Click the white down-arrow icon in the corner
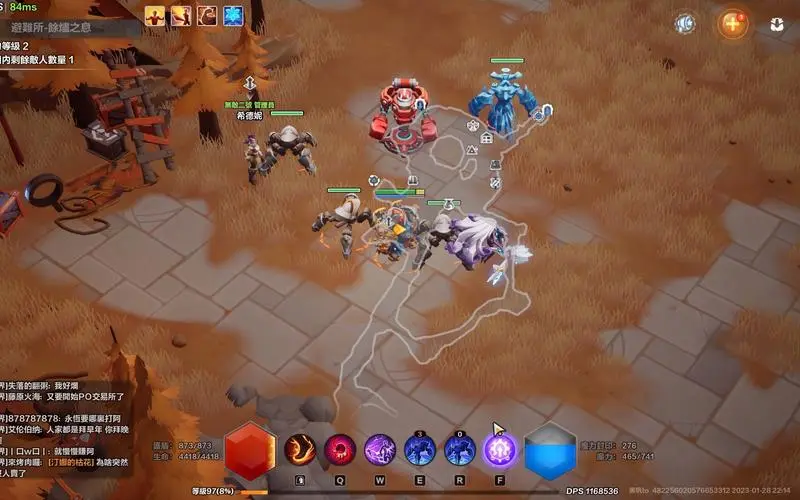The width and height of the screenshot is (800, 500). [776, 24]
